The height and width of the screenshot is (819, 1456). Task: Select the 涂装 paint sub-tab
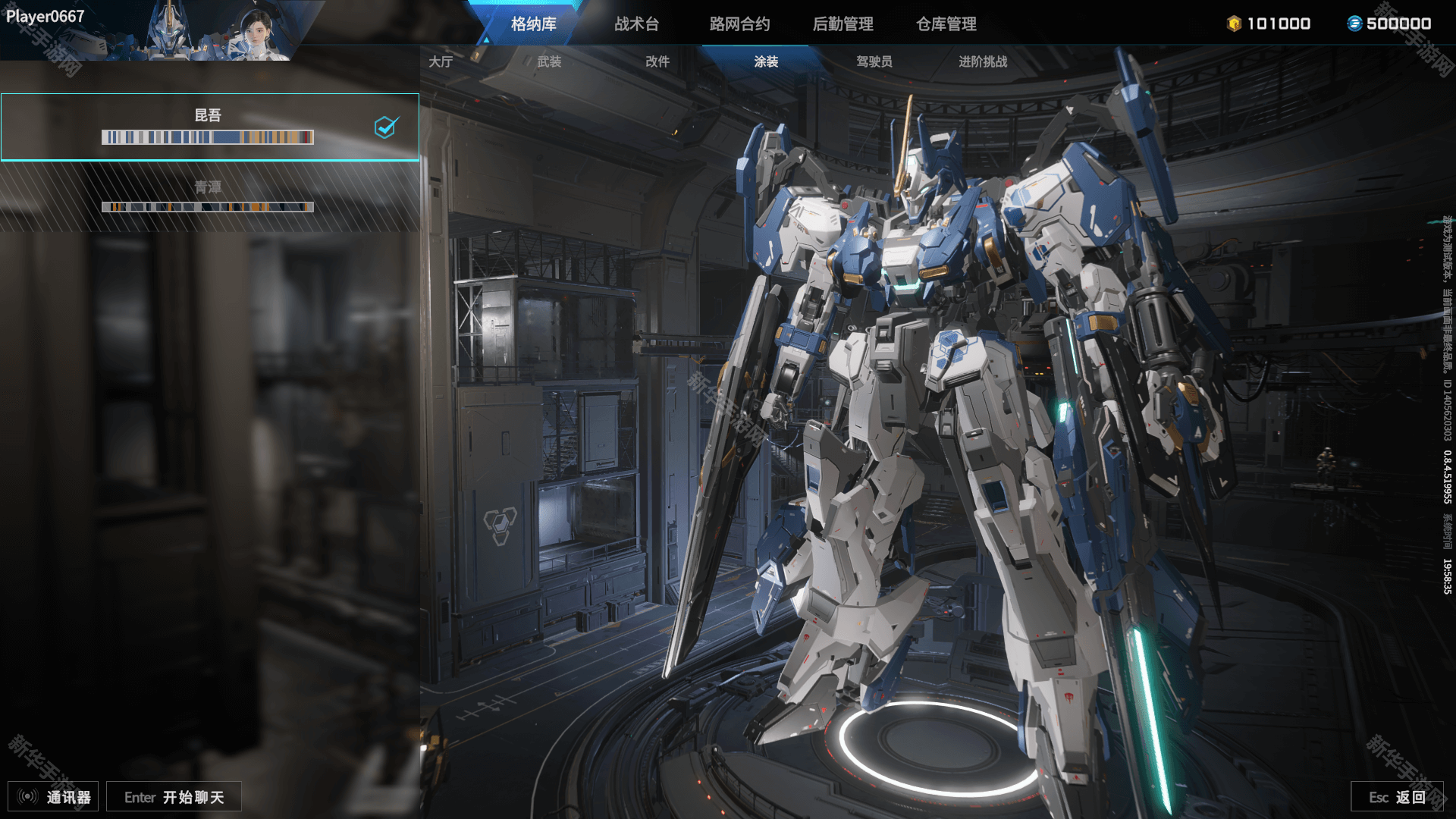pos(766,61)
